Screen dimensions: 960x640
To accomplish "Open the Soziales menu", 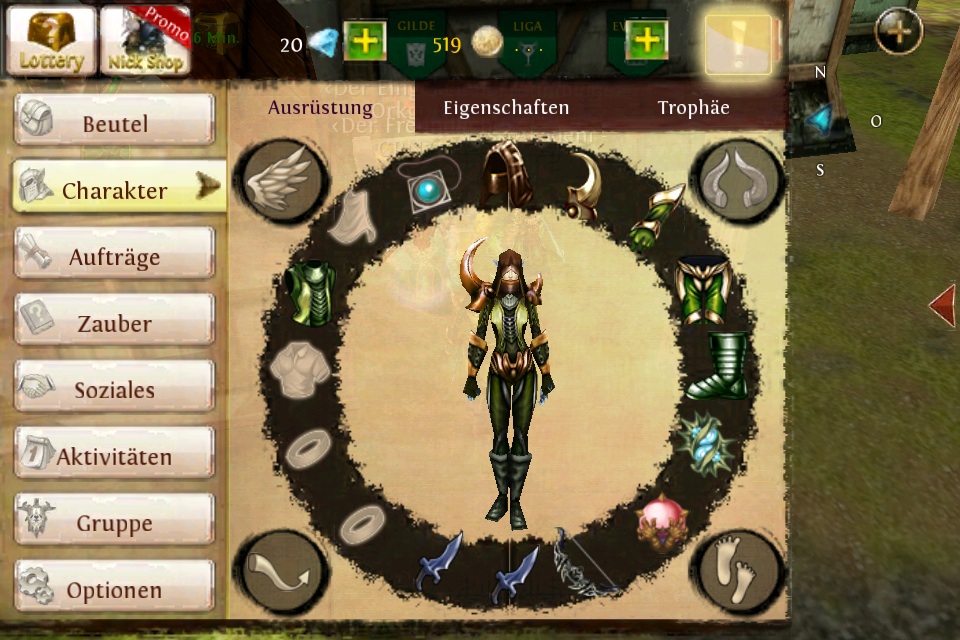I will coord(114,389).
